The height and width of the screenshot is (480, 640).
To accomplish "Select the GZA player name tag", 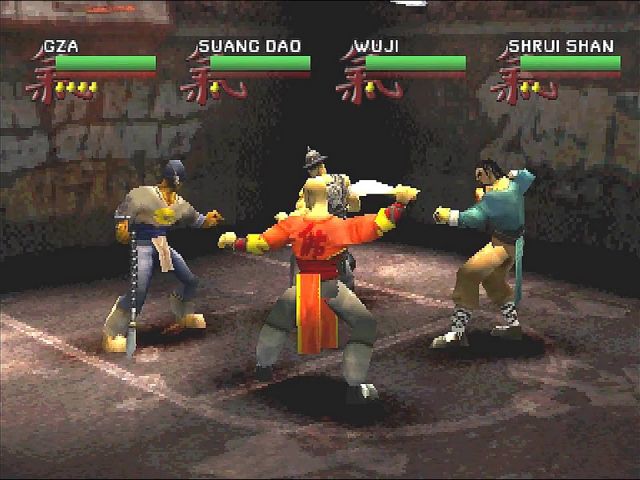I will (58, 46).
